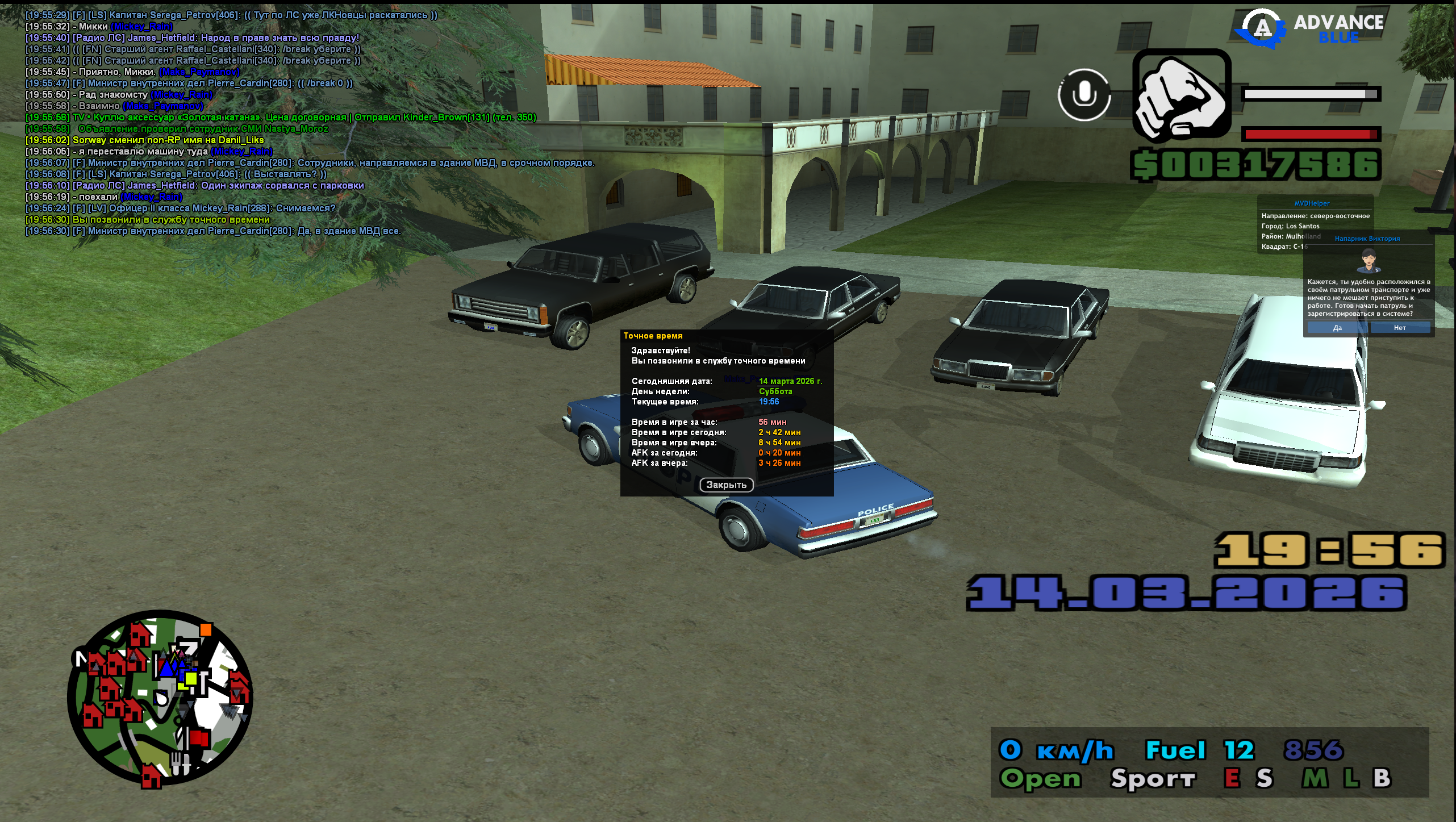
Task: Click the MVDHelper panel title
Action: [x=1312, y=203]
